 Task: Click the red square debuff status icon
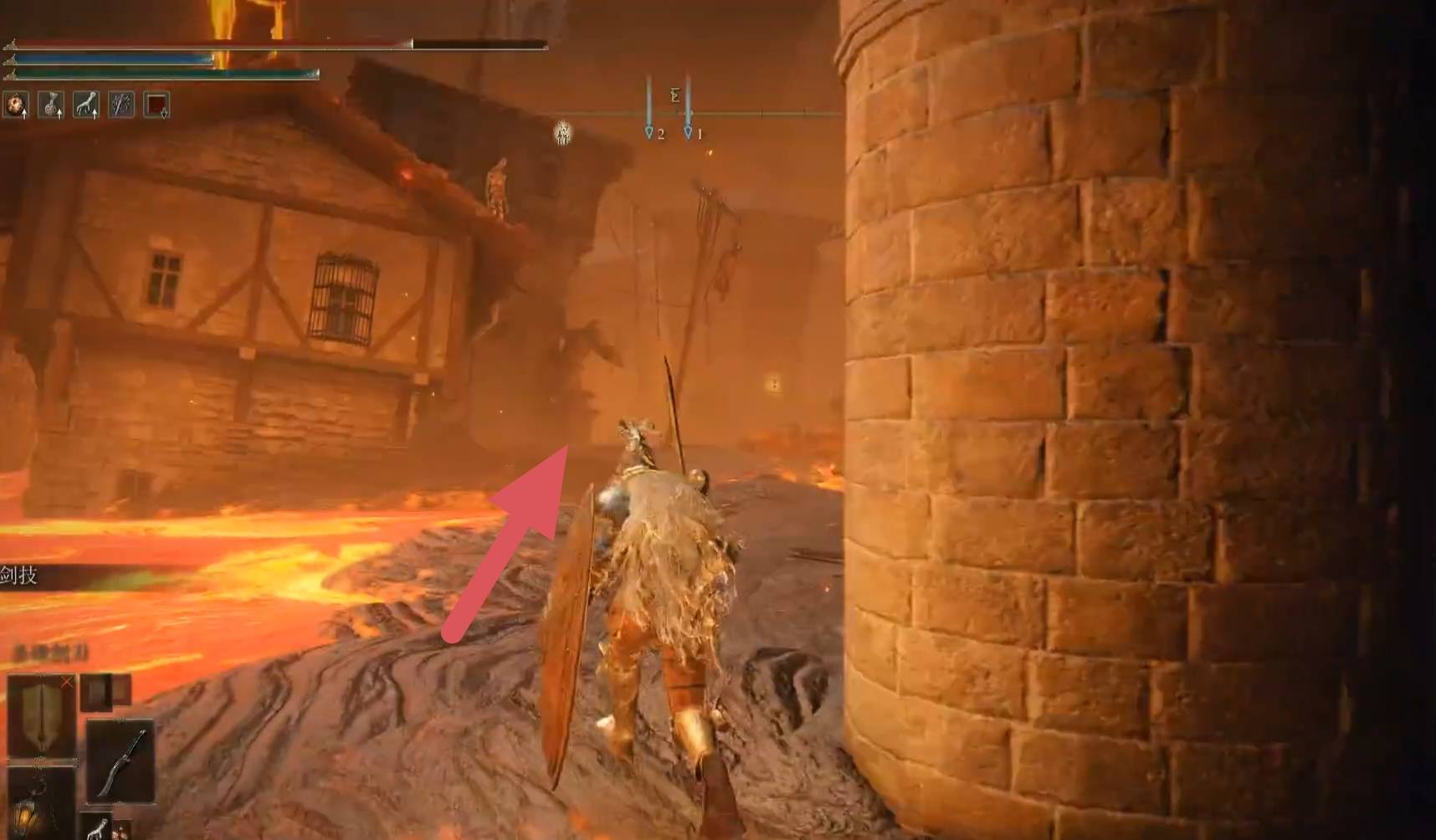click(x=156, y=105)
